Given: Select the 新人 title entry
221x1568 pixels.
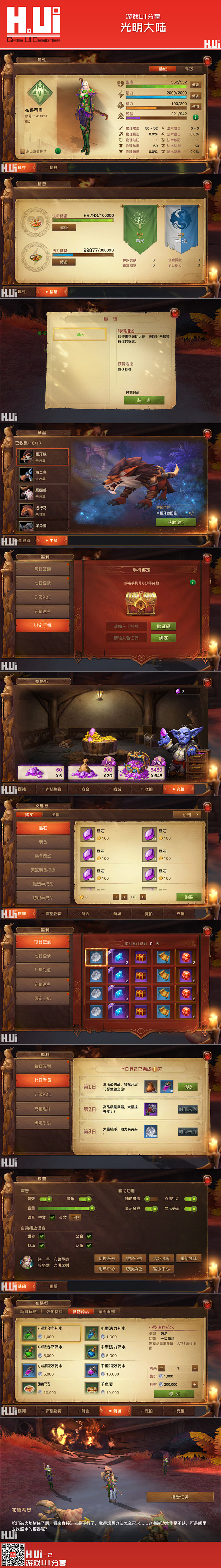Looking at the screenshot, I should 80,334.
